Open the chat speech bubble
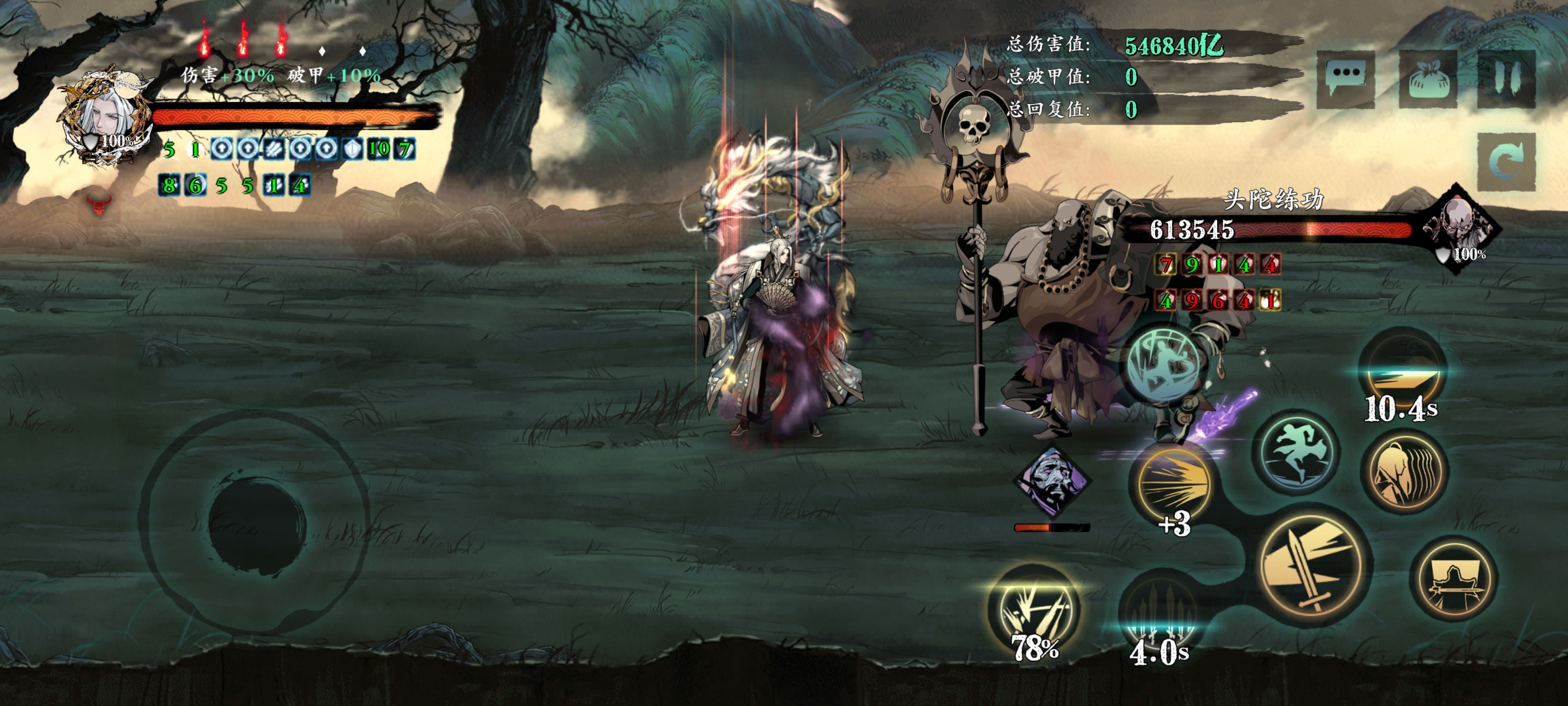Screen dimensions: 1568x706 pyautogui.click(x=1345, y=78)
